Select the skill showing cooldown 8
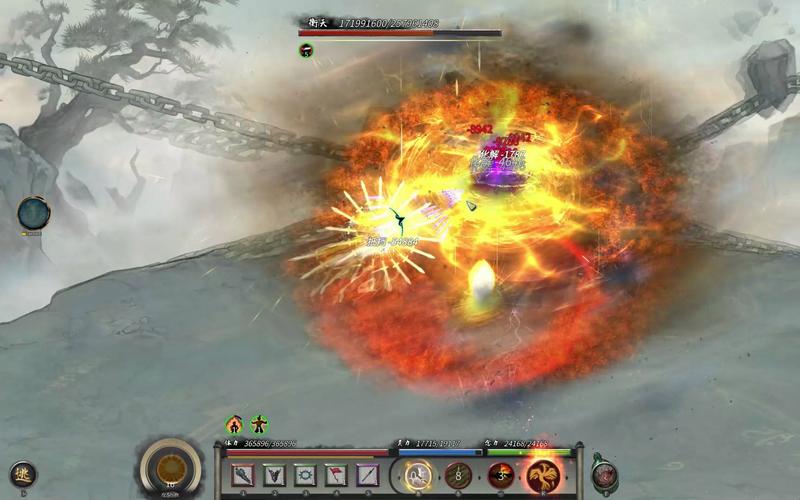The width and height of the screenshot is (800, 500). tap(459, 475)
